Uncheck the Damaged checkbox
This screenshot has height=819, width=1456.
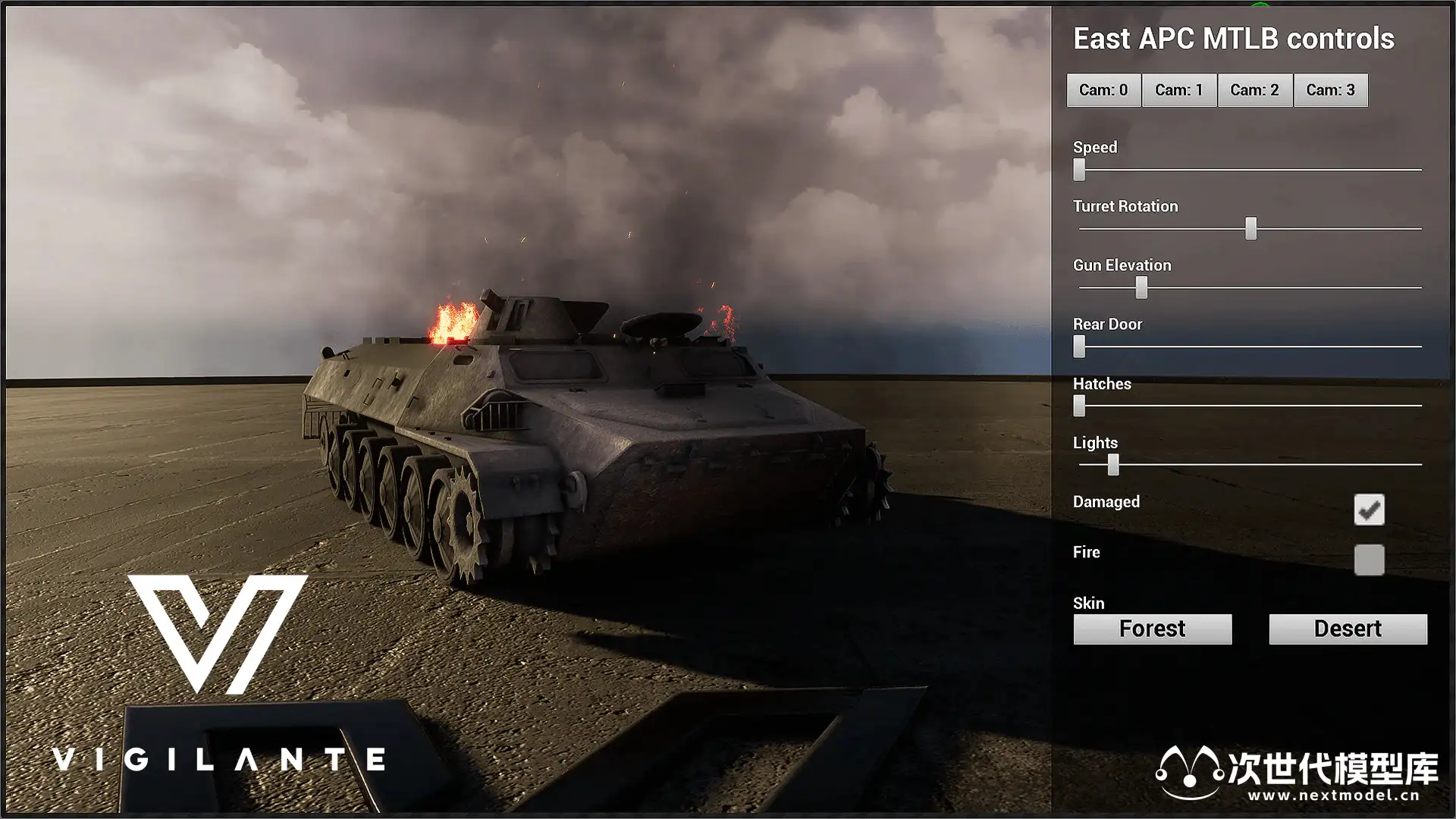[1369, 510]
